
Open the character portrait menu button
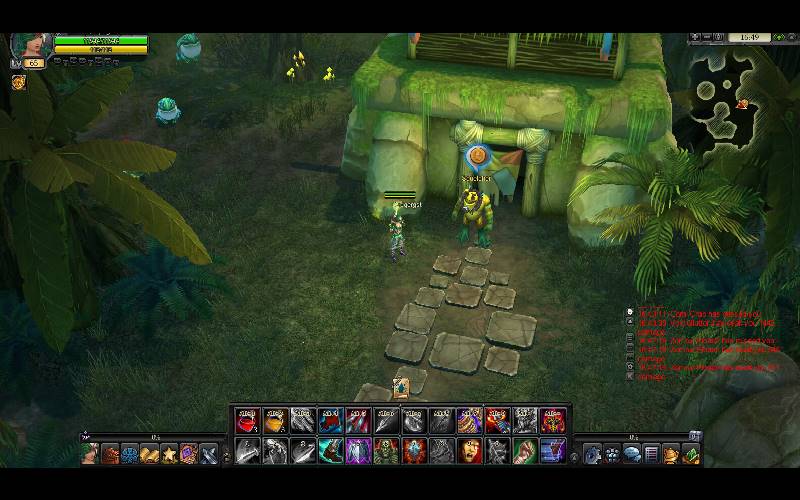91,455
